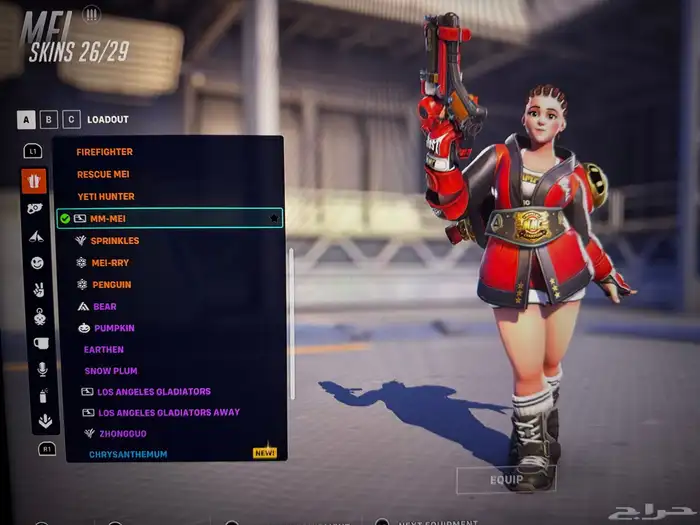Choose the Rescue Mei skin
This screenshot has height=525, width=700.
tap(103, 174)
